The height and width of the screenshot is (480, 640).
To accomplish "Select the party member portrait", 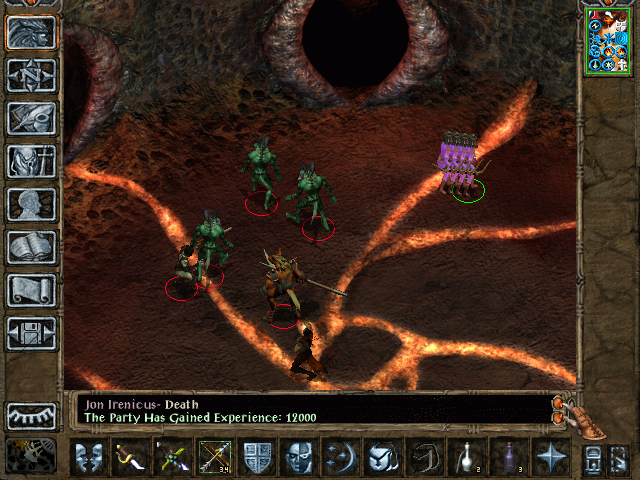I will pyautogui.click(x=608, y=40).
